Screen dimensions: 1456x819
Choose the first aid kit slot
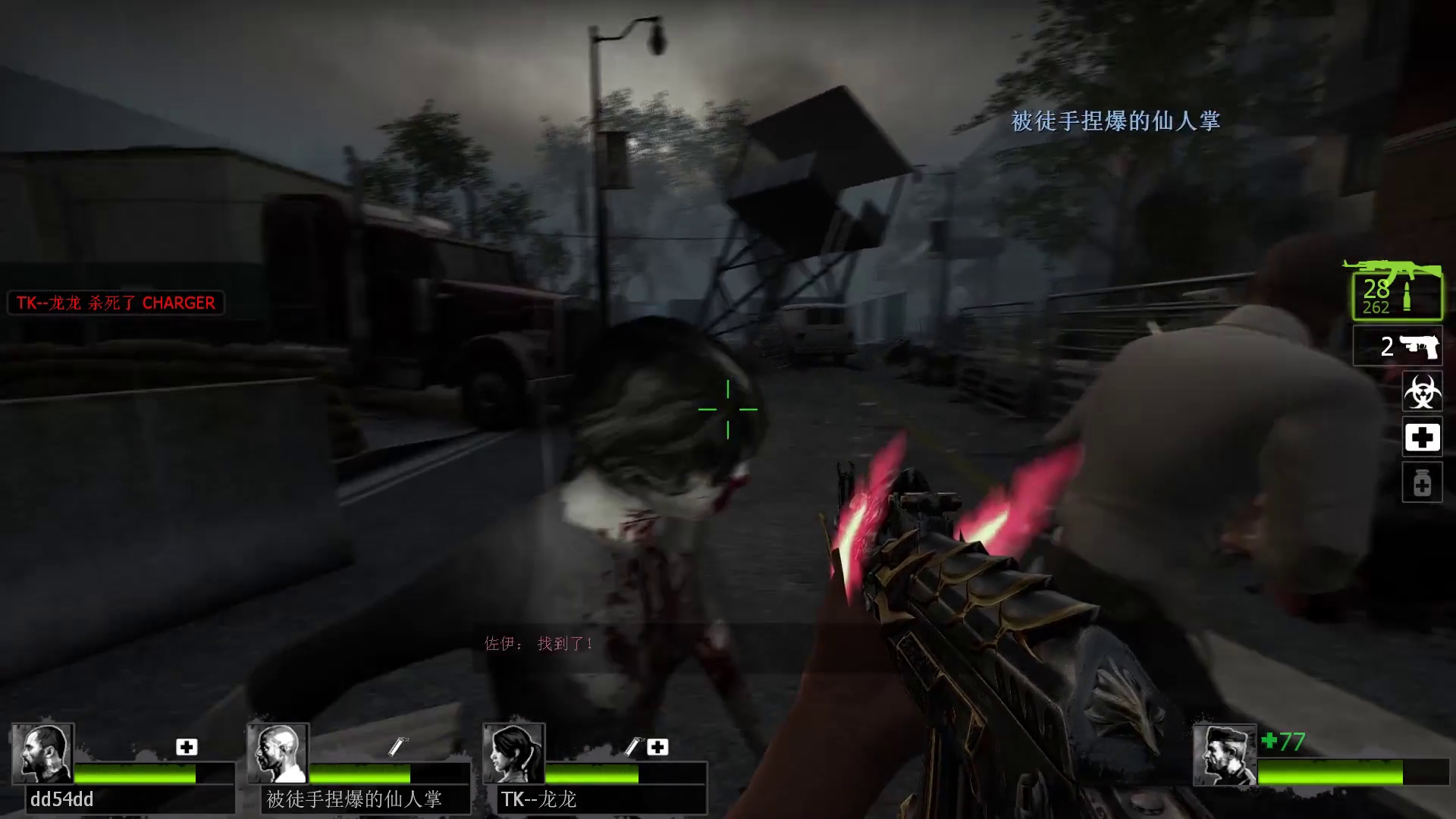coord(1422,437)
